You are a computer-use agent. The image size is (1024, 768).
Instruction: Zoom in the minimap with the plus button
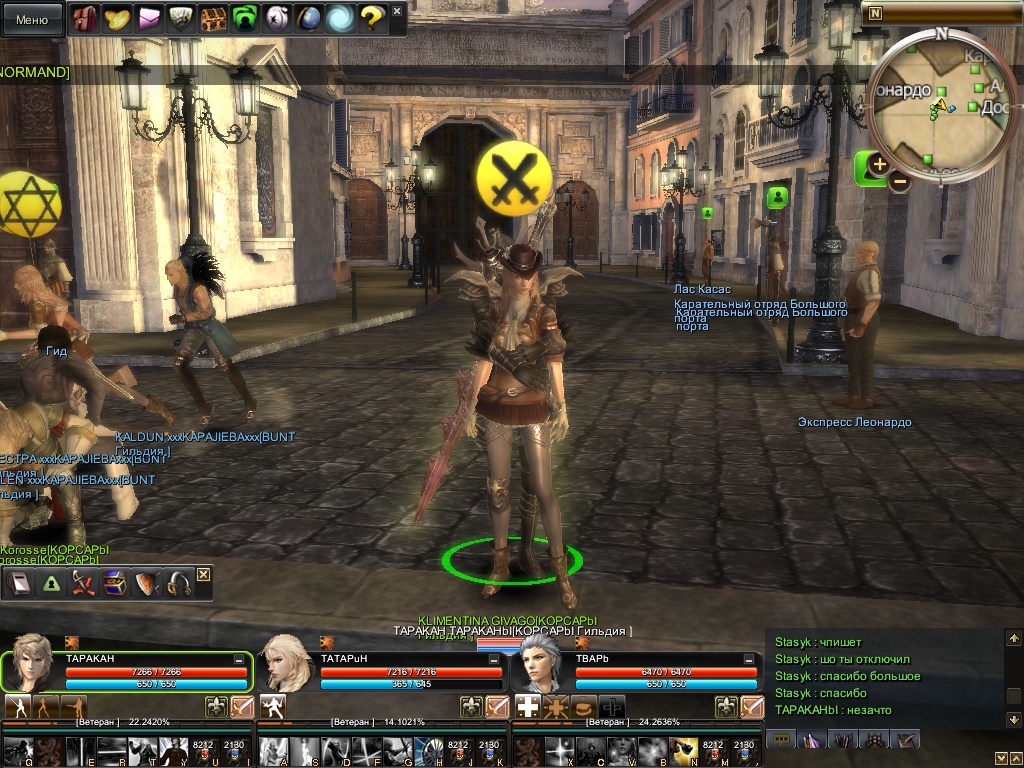[879, 164]
